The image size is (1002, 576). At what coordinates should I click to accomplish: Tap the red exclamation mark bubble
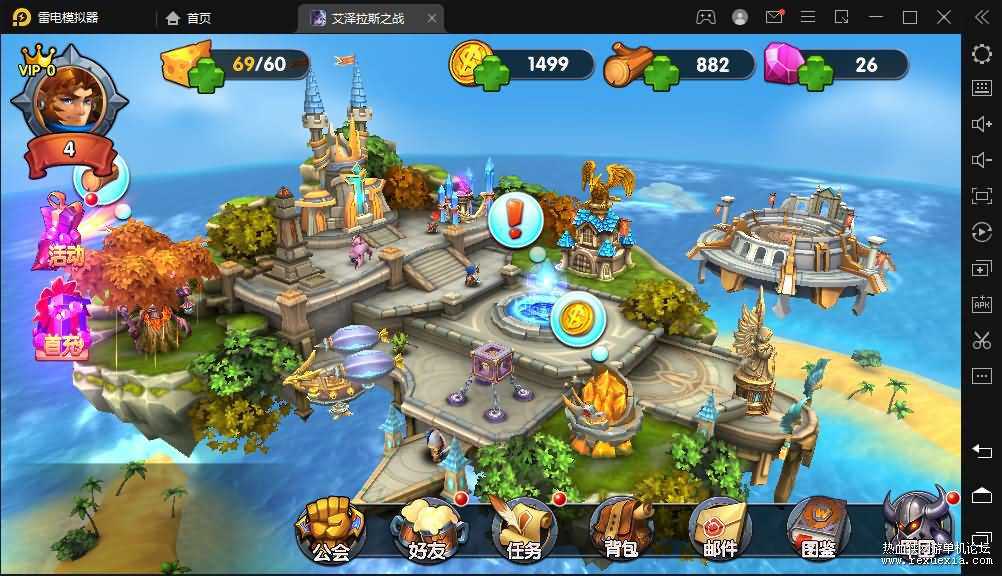coord(516,218)
